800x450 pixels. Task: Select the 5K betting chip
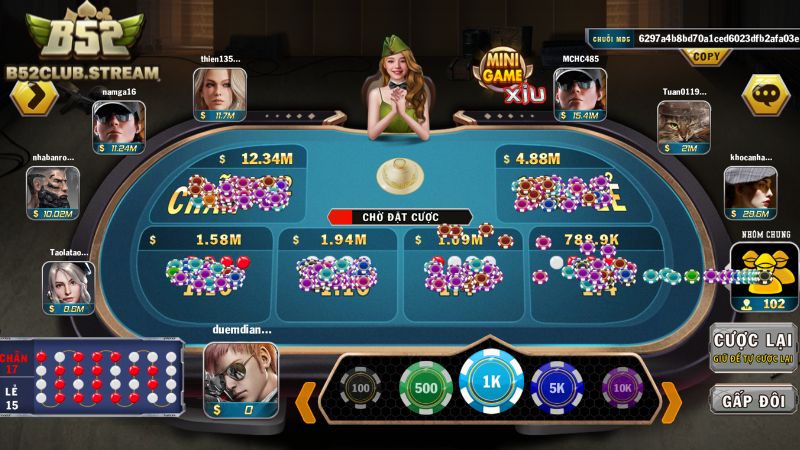(x=557, y=388)
